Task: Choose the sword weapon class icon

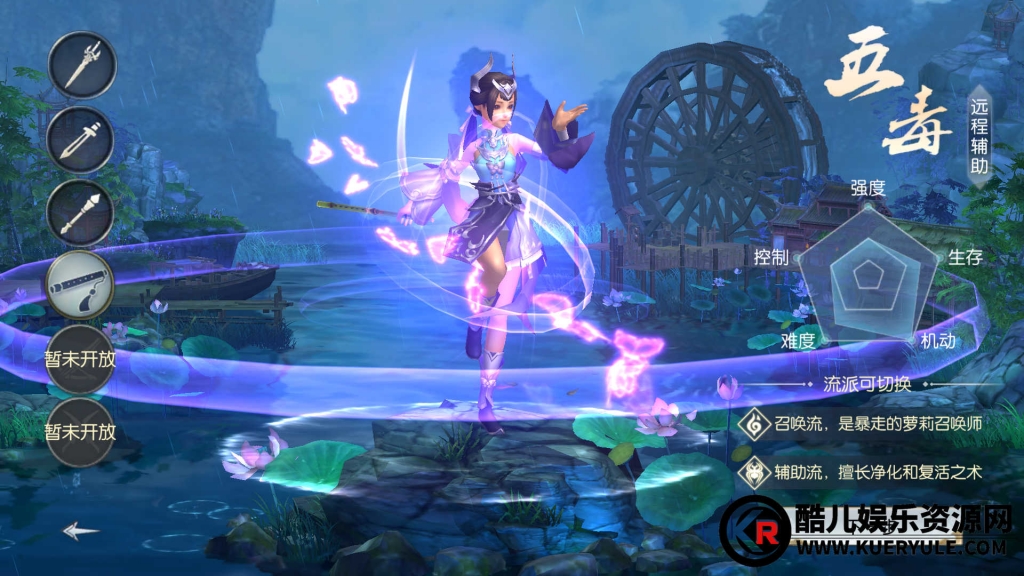Action: click(81, 139)
